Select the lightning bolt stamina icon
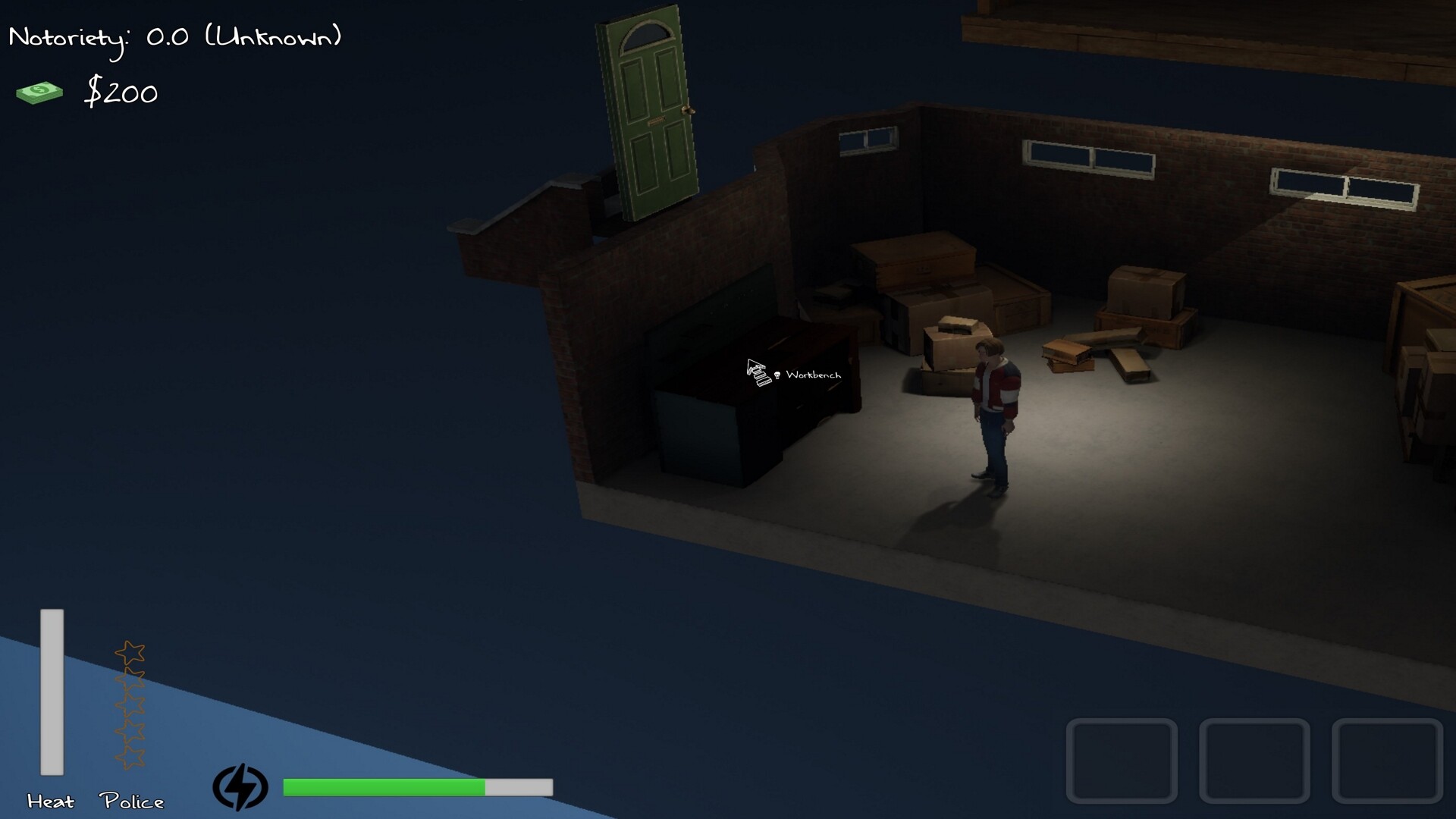Image resolution: width=1456 pixels, height=819 pixels. click(x=241, y=787)
